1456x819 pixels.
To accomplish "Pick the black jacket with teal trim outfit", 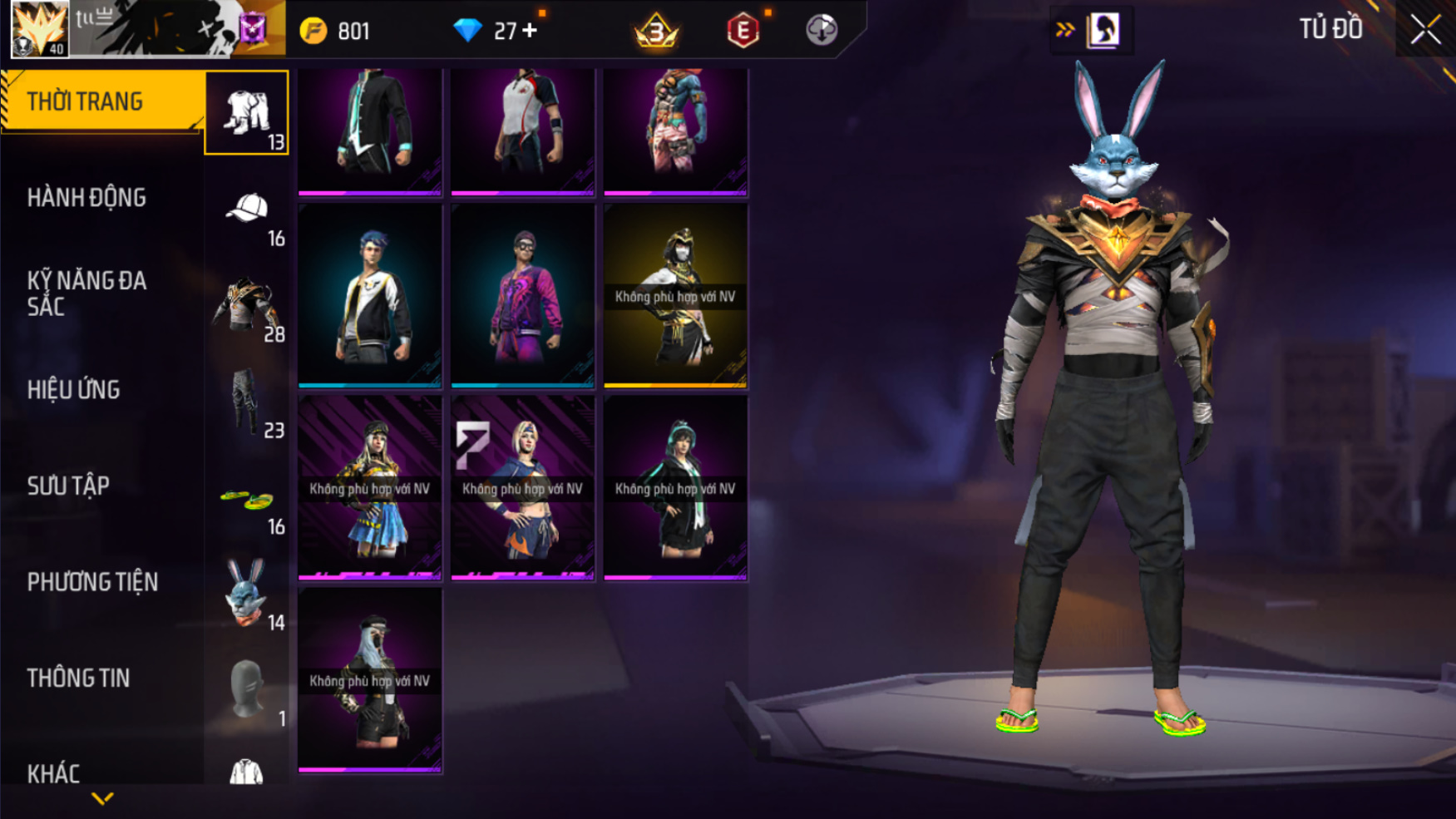I will click(x=370, y=131).
